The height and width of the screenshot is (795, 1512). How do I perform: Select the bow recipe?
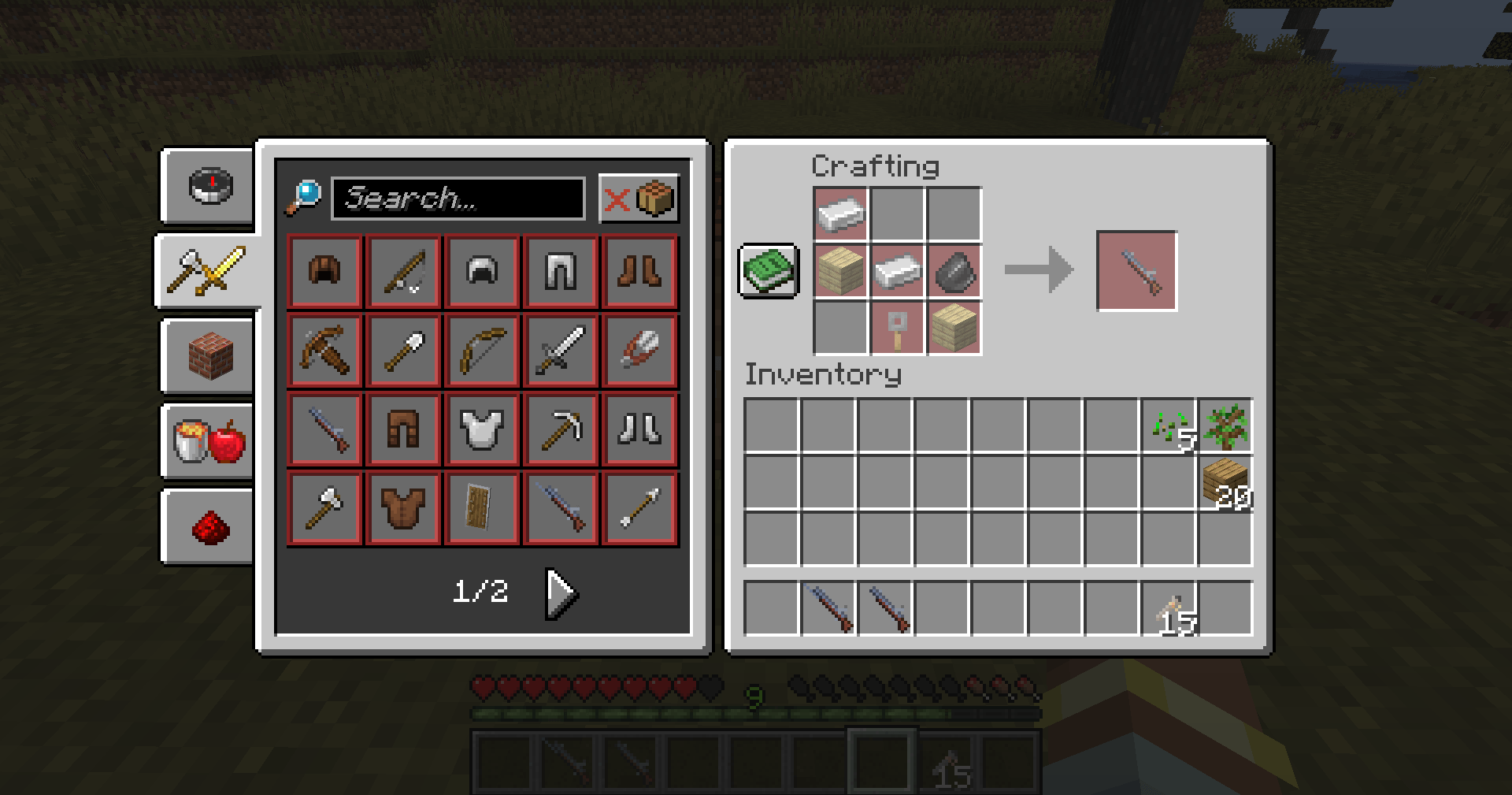point(482,350)
